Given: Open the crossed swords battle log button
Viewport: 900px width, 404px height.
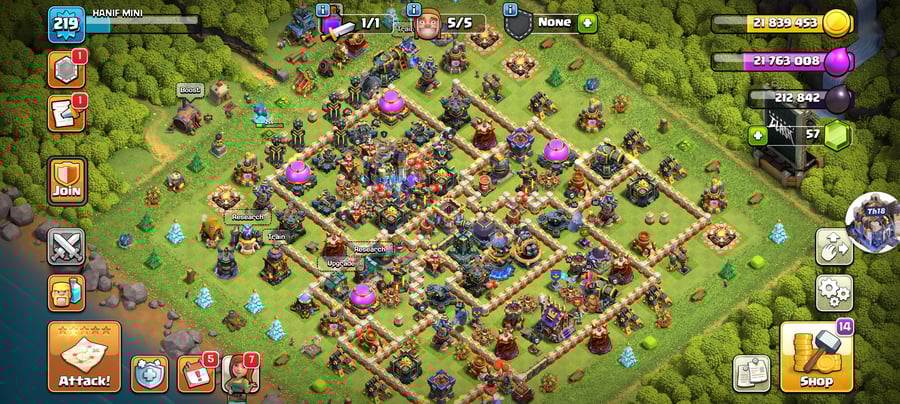Looking at the screenshot, I should [66, 247].
